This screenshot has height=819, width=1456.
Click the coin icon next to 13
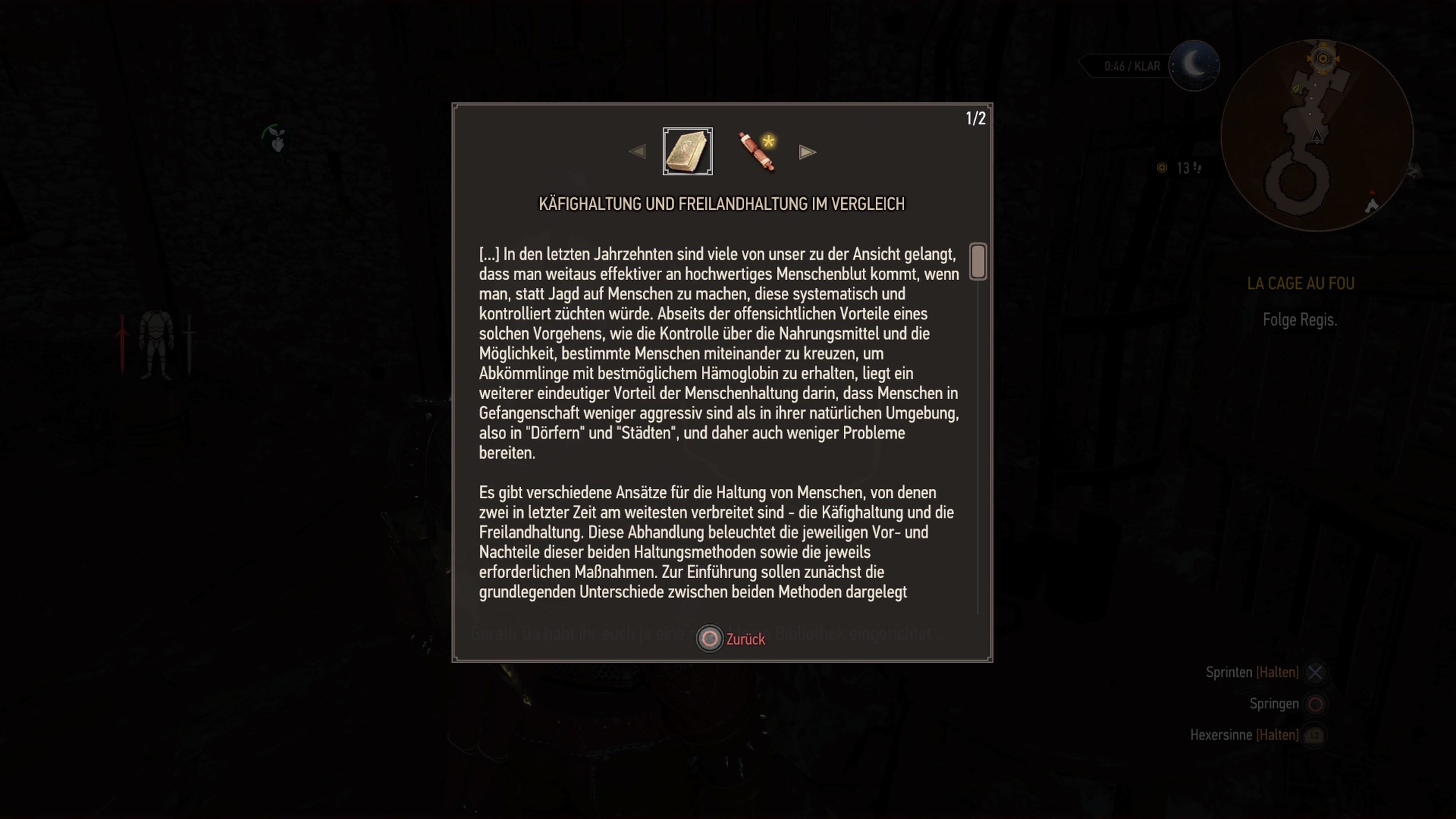pos(1161,168)
